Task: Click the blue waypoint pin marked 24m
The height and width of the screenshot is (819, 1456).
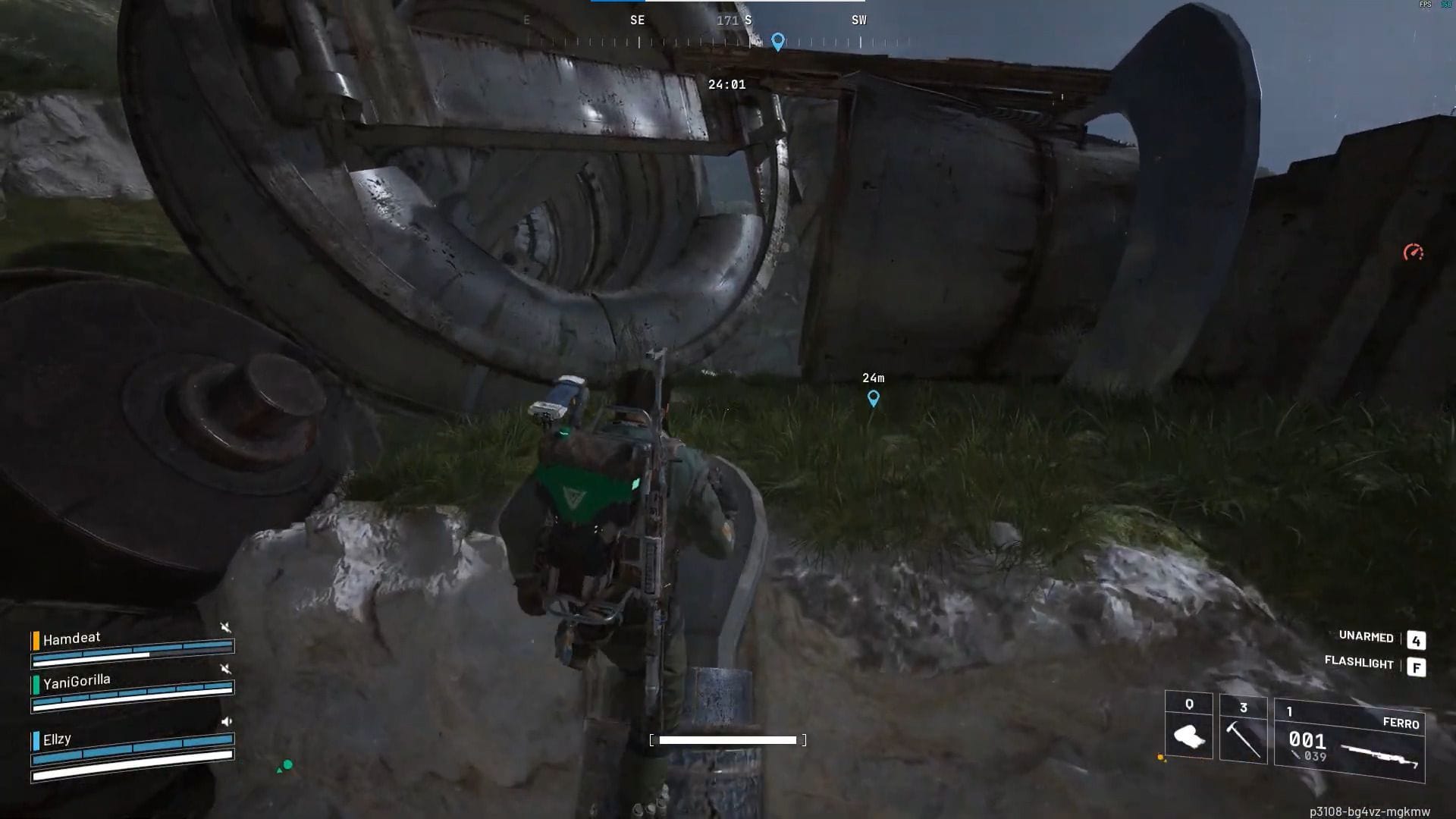Action: pyautogui.click(x=874, y=398)
